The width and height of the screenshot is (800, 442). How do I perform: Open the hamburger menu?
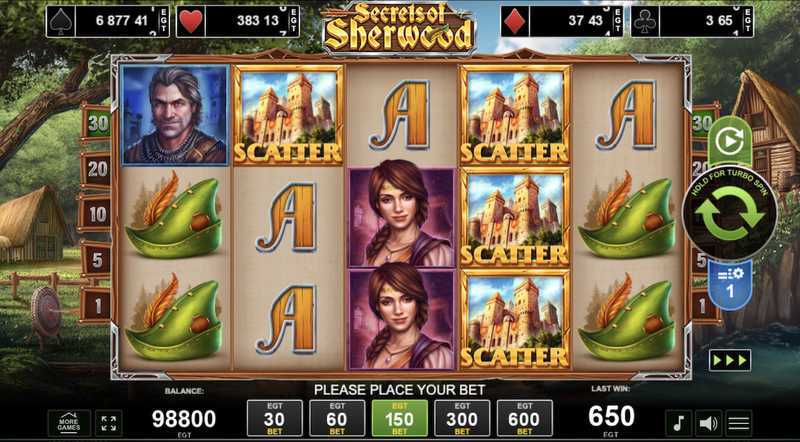[x=739, y=422]
